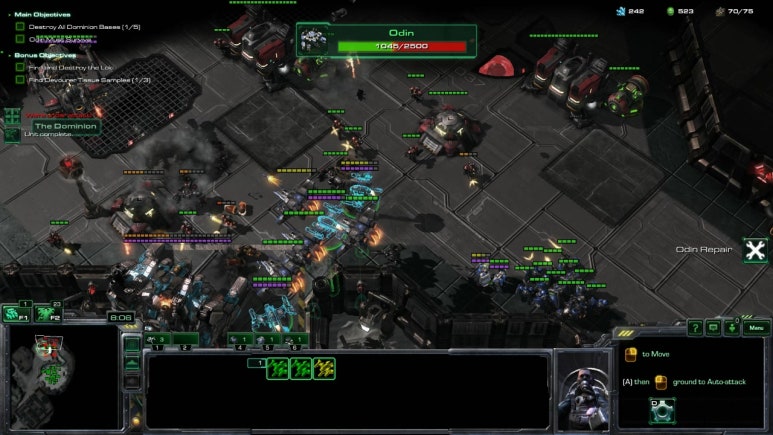Click the Odin Repair wrench icon
This screenshot has width=773, height=435.
[755, 250]
